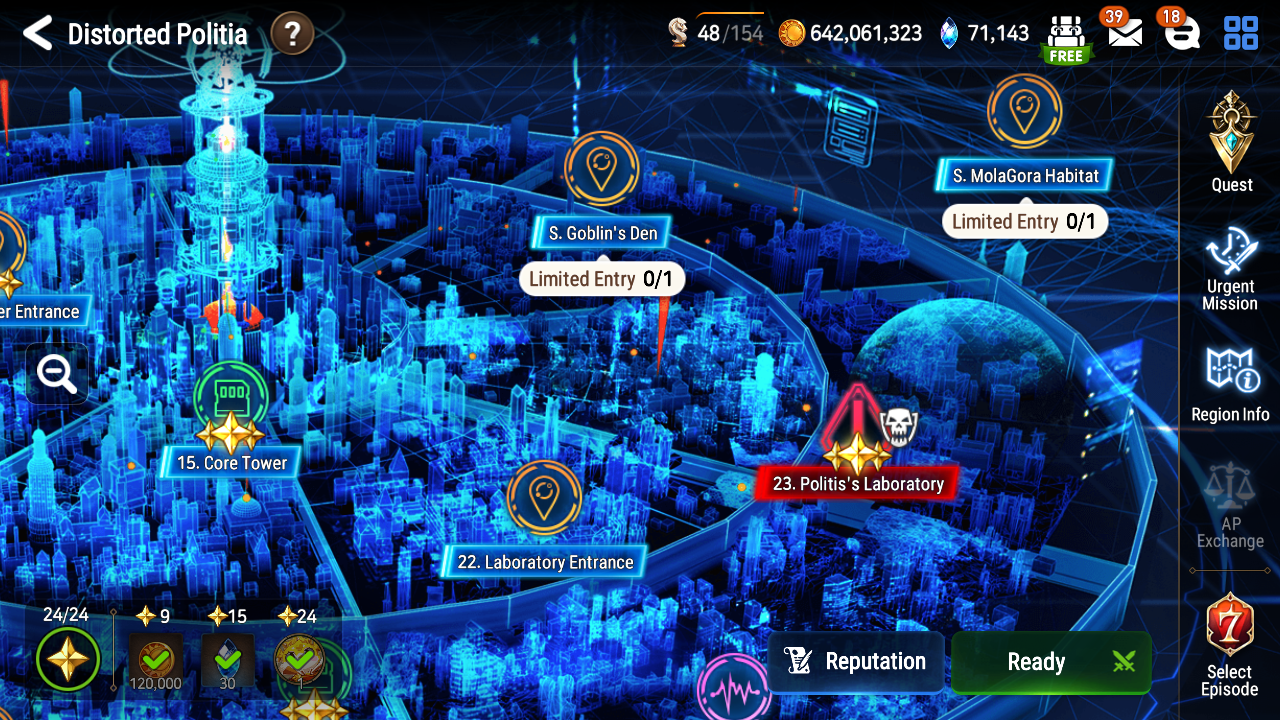Click the 24/24 gold star progress emblem
The image size is (1280, 720).
[x=67, y=659]
